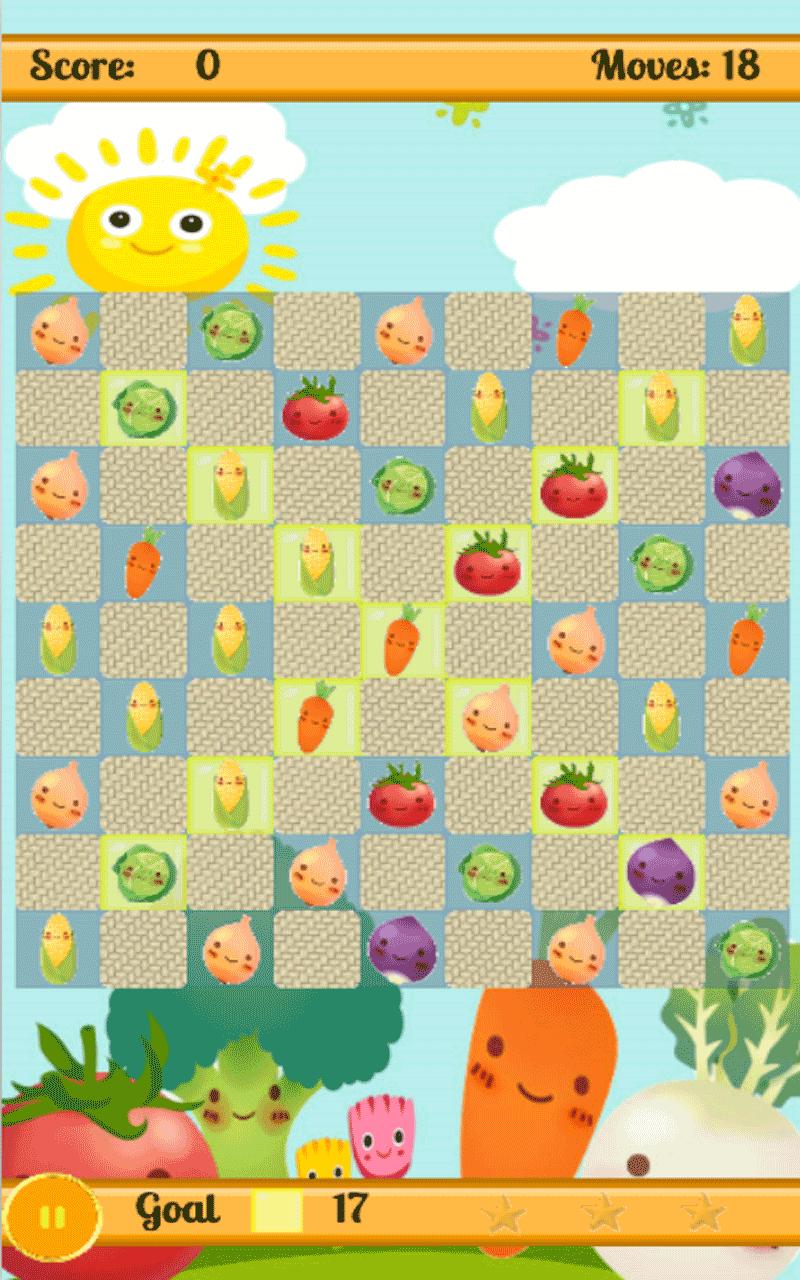Select the onion on the yellow highlighted tile

tap(488, 717)
